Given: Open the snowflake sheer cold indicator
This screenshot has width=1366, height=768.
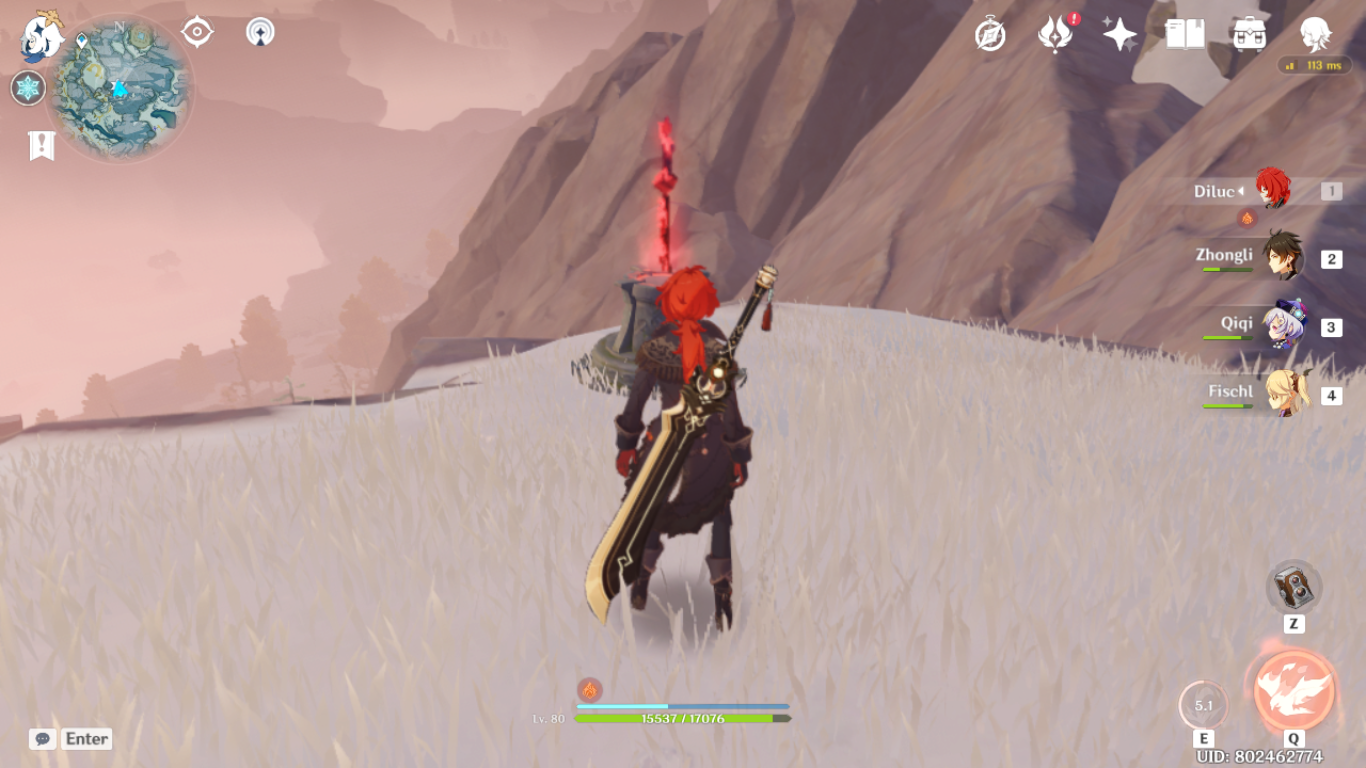Looking at the screenshot, I should (x=28, y=88).
